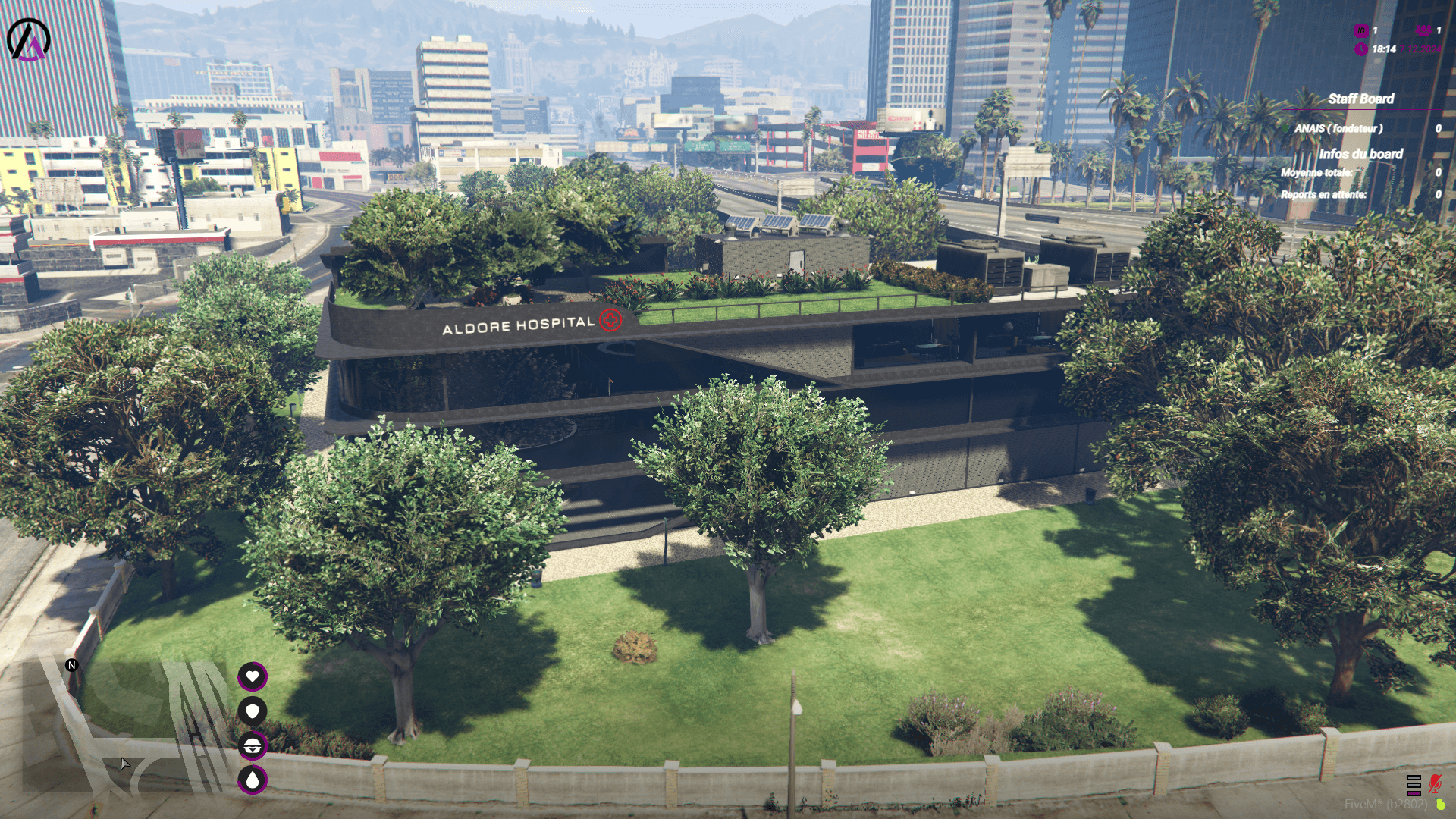This screenshot has width=1456, height=819.
Task: Click the purple voice level bar
Action: click(x=1414, y=793)
